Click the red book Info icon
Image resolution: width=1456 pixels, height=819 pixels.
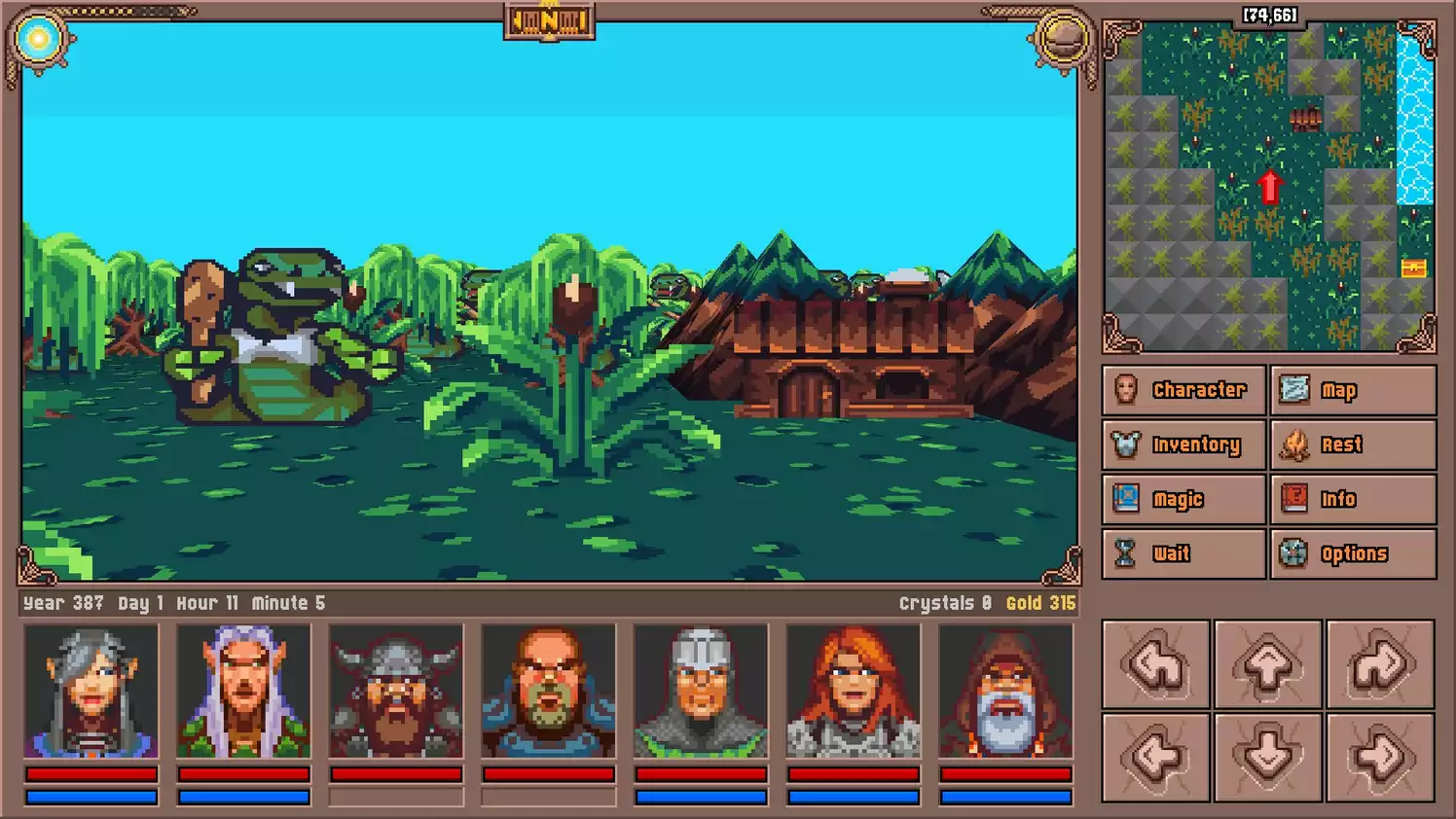[x=1294, y=499]
